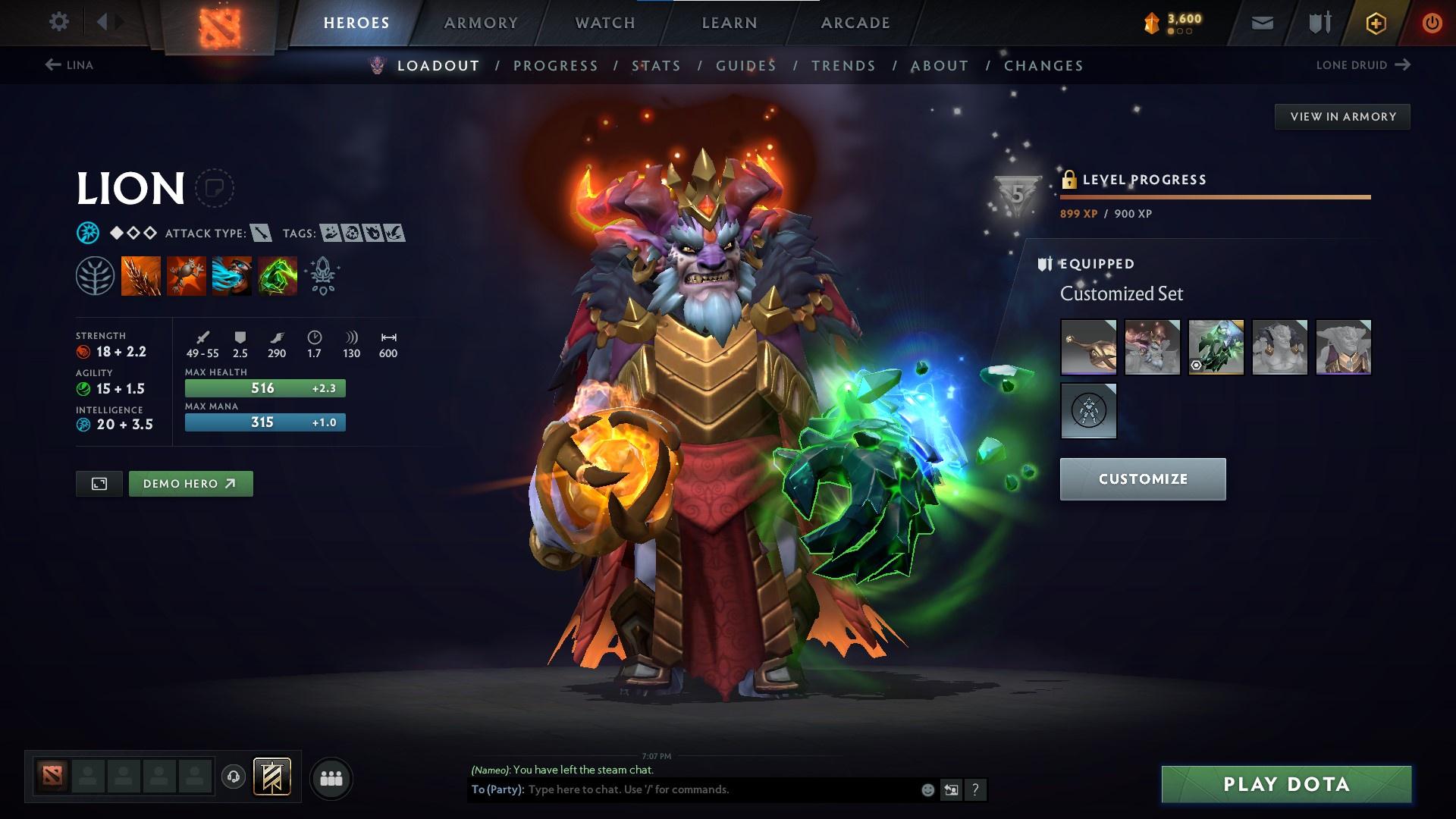Open the ARCADE menu

(855, 22)
